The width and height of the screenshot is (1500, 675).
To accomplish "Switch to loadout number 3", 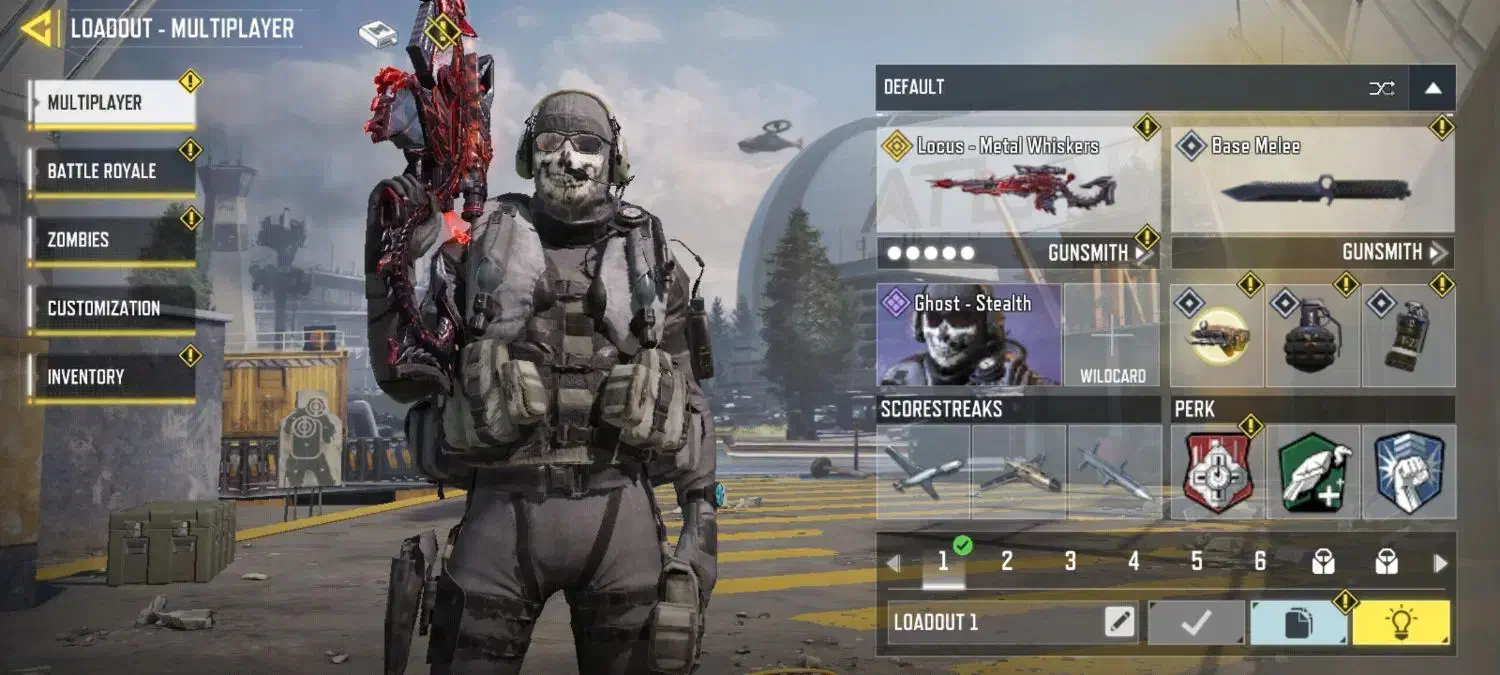I will [x=1070, y=562].
